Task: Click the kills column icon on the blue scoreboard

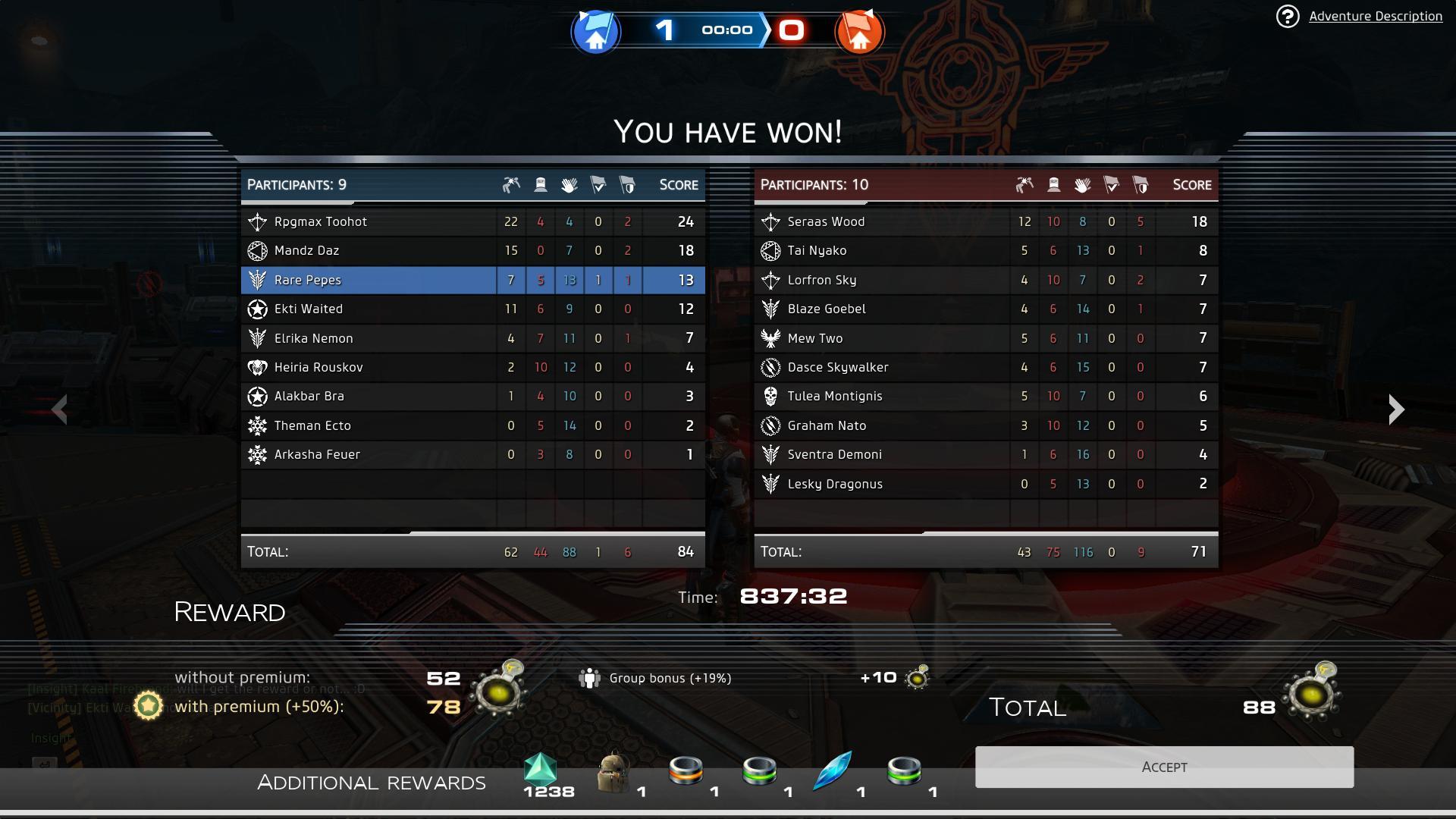Action: point(511,184)
